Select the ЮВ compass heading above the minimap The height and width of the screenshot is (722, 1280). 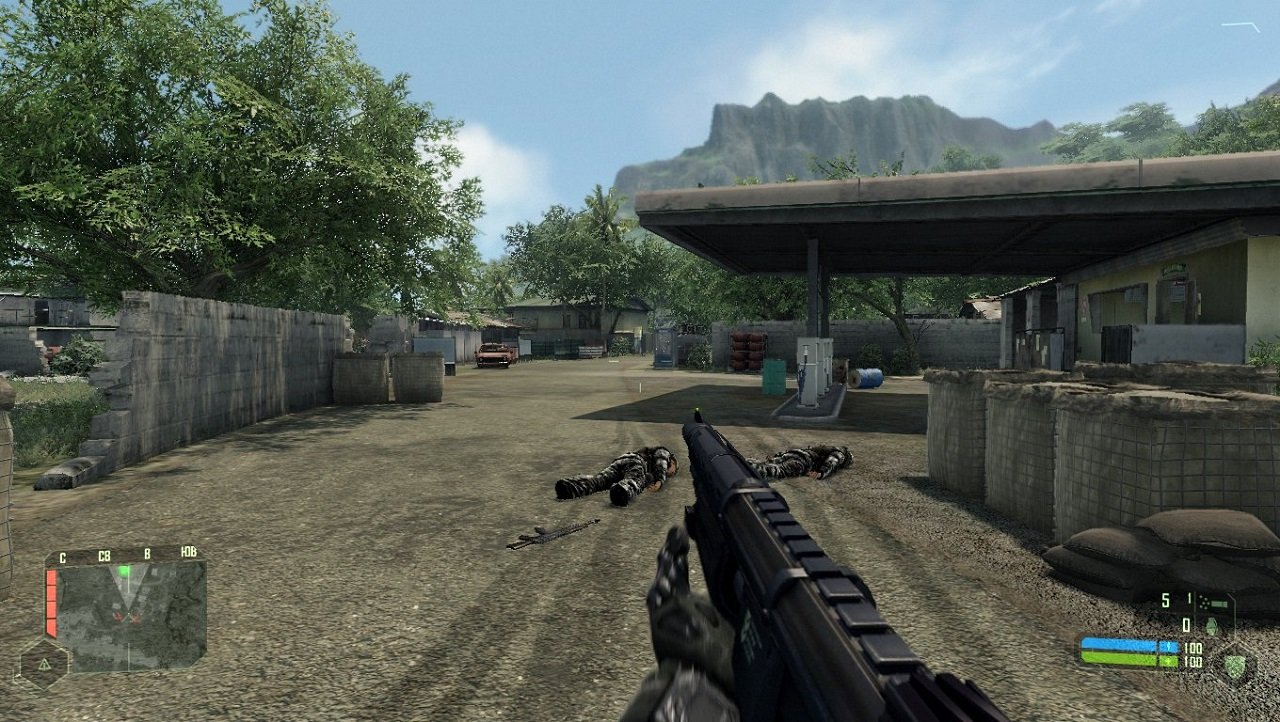coord(187,553)
